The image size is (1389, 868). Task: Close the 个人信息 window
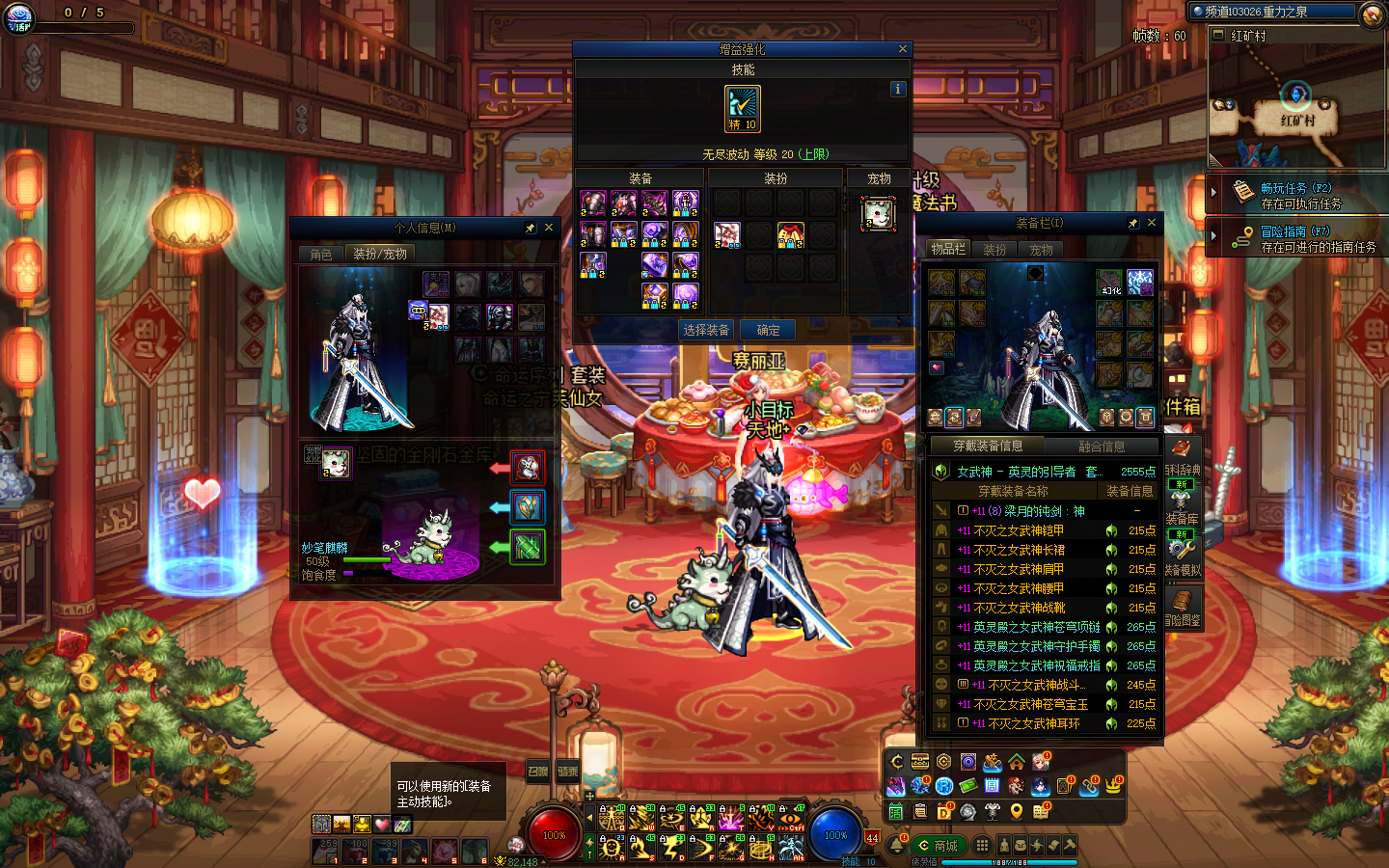coord(549,228)
